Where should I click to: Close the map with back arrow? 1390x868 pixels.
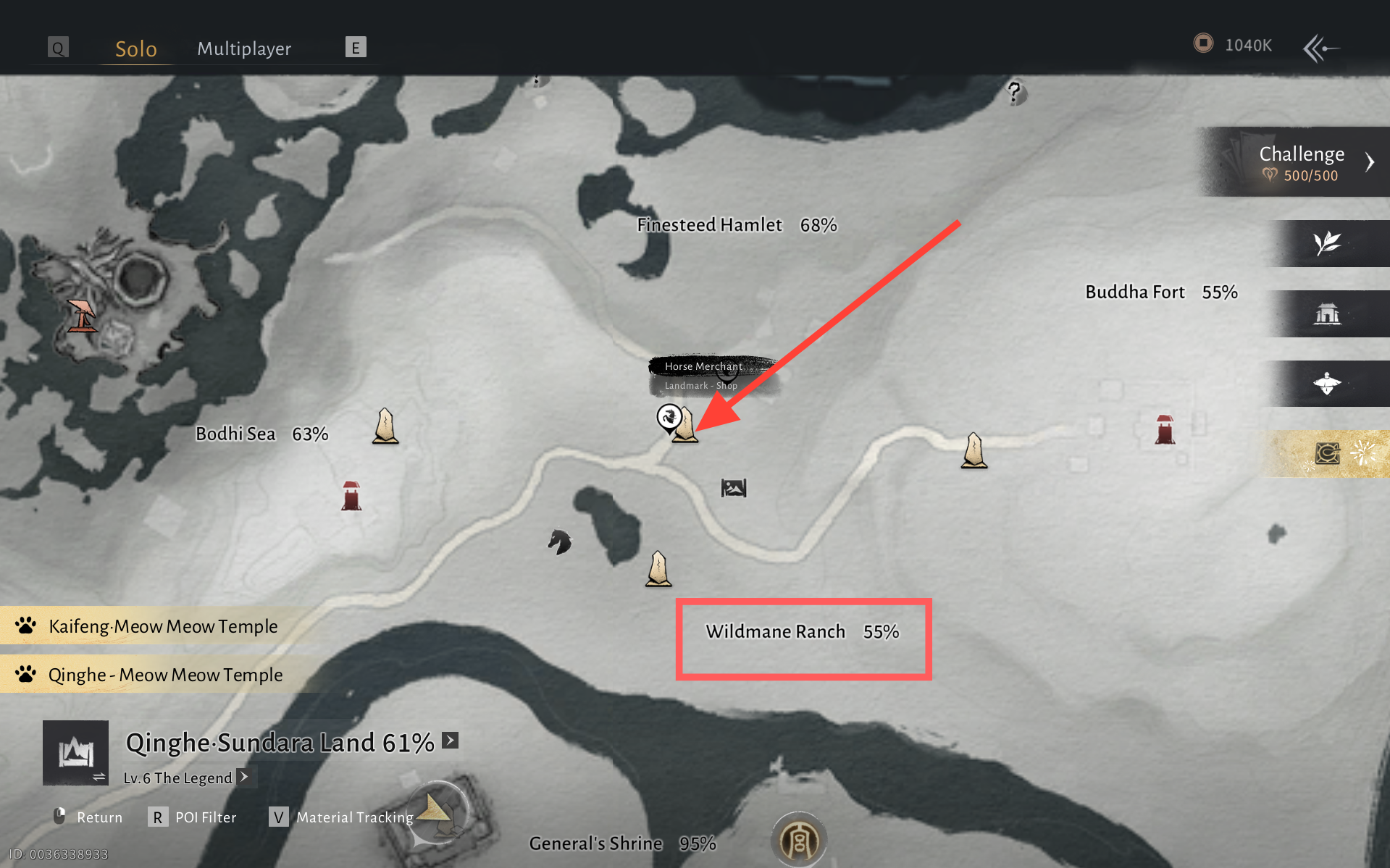[x=1321, y=49]
